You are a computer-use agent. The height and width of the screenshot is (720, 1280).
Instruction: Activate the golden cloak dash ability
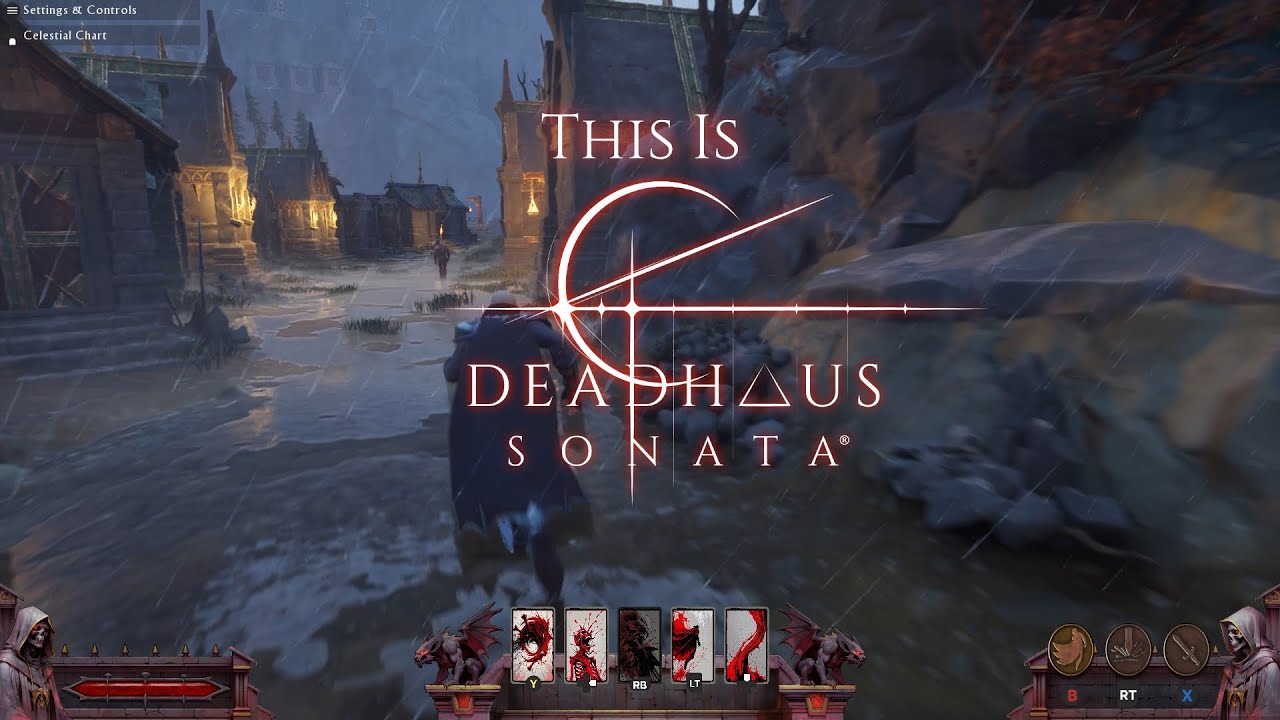click(x=1071, y=650)
